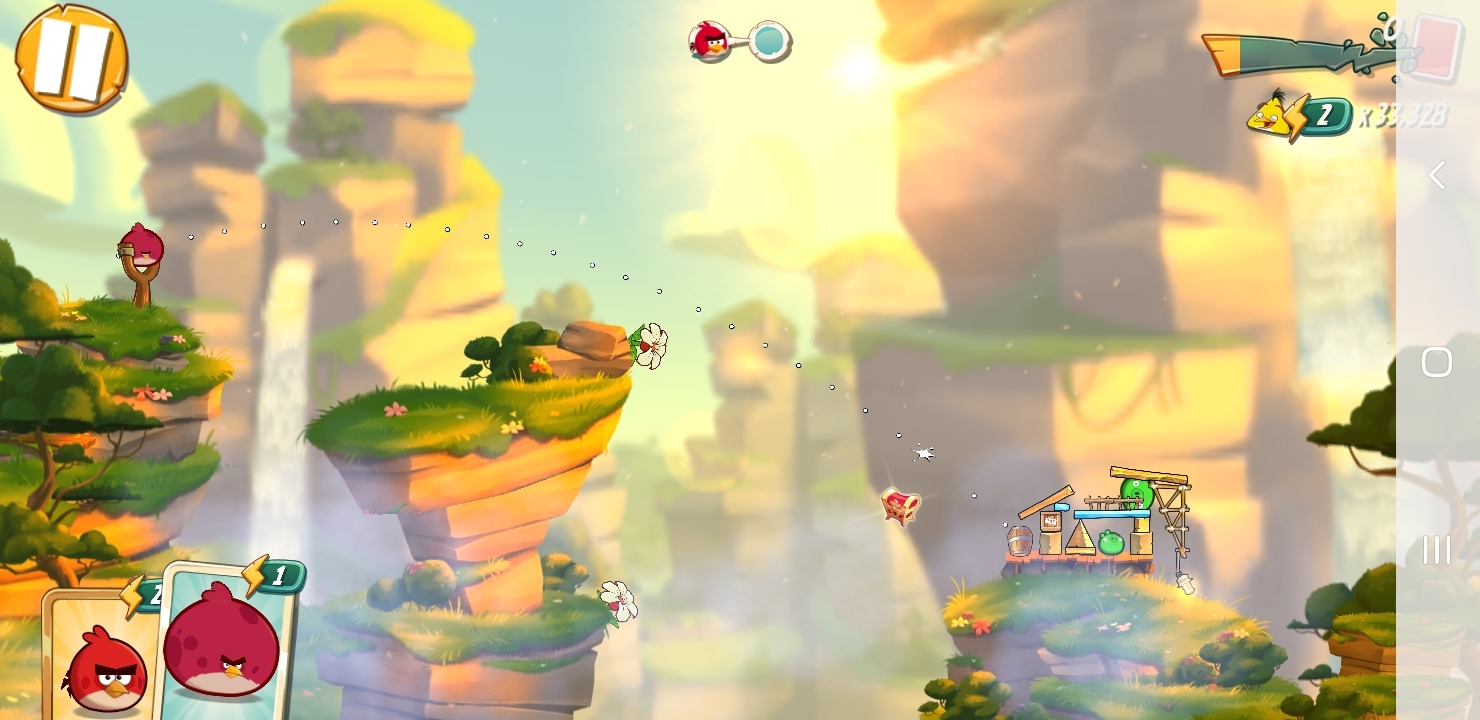Pause the game with the orange pause button
The height and width of the screenshot is (720, 1480).
click(x=71, y=58)
